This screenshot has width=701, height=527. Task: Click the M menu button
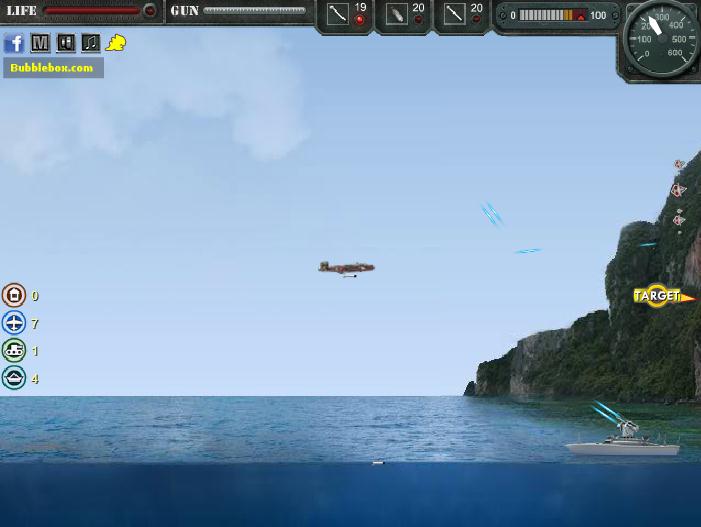[40, 43]
